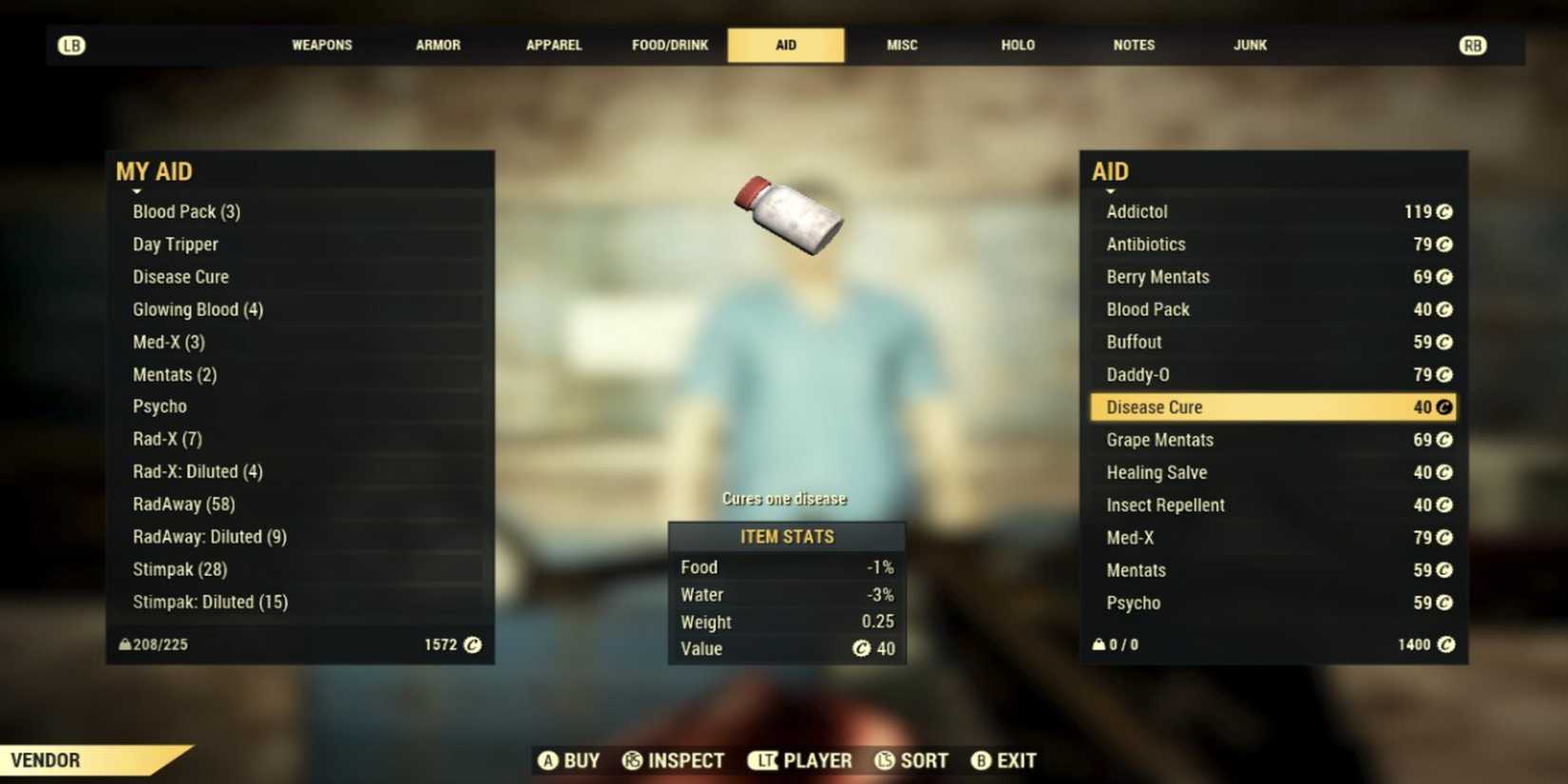Click the VENDOR label in the corner
1568x784 pixels.
[46, 760]
